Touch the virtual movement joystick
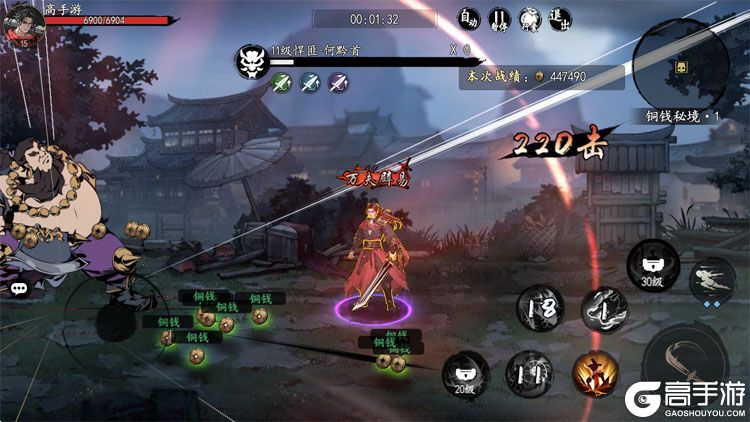The height and width of the screenshot is (422, 750). click(110, 320)
